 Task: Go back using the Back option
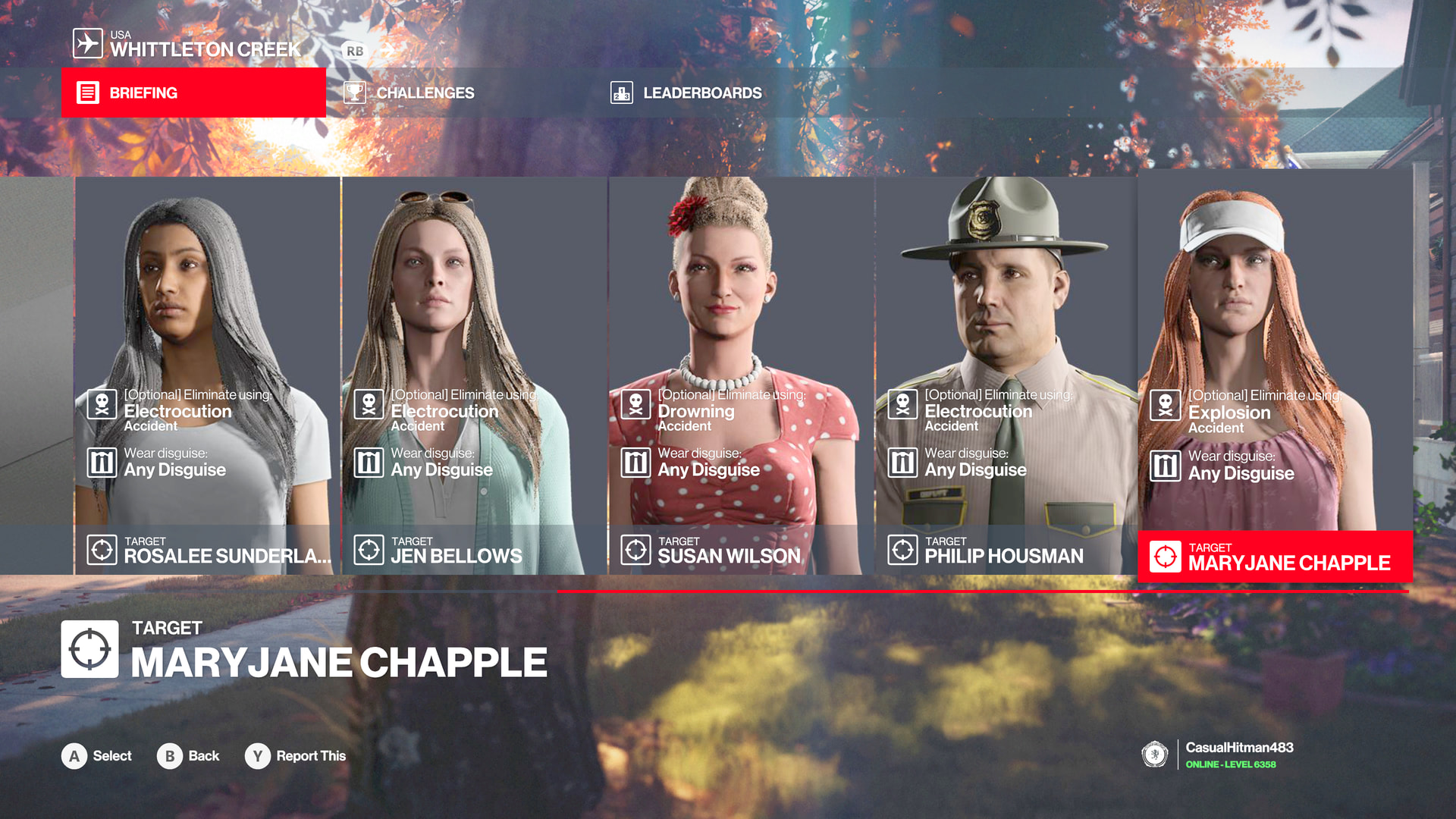pyautogui.click(x=203, y=756)
